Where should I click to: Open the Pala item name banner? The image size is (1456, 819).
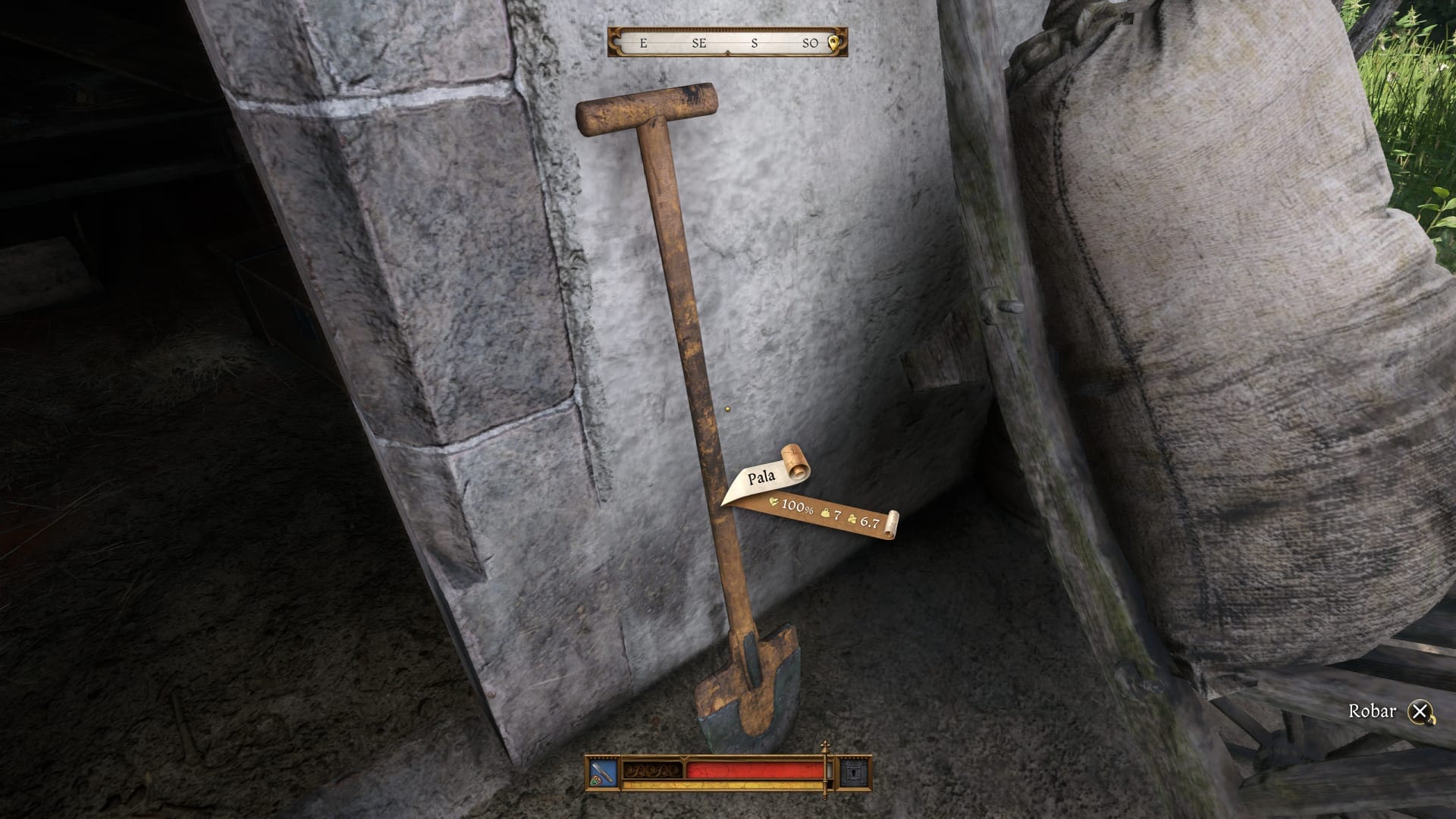click(x=761, y=476)
